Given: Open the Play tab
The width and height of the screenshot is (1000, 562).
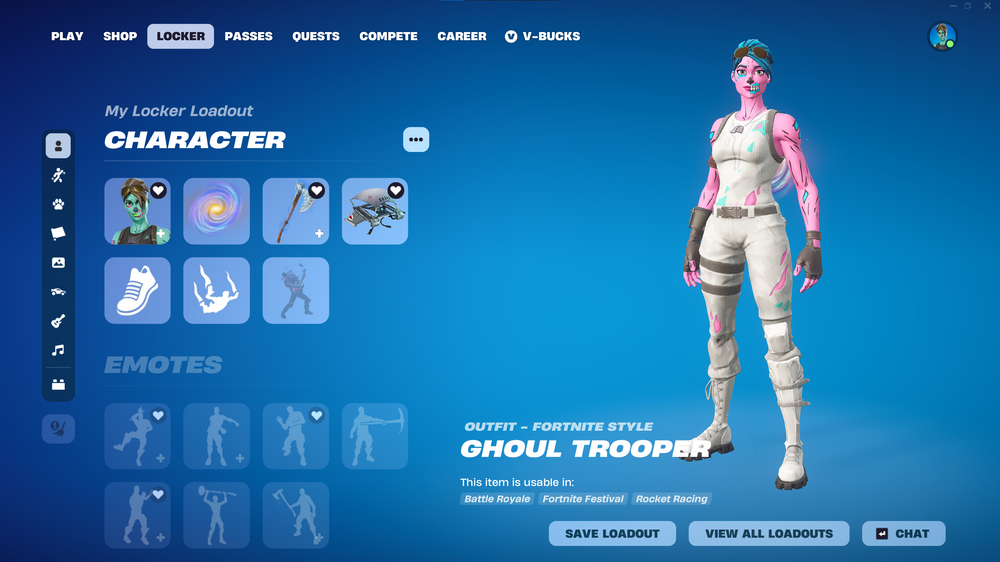Looking at the screenshot, I should tap(67, 36).
